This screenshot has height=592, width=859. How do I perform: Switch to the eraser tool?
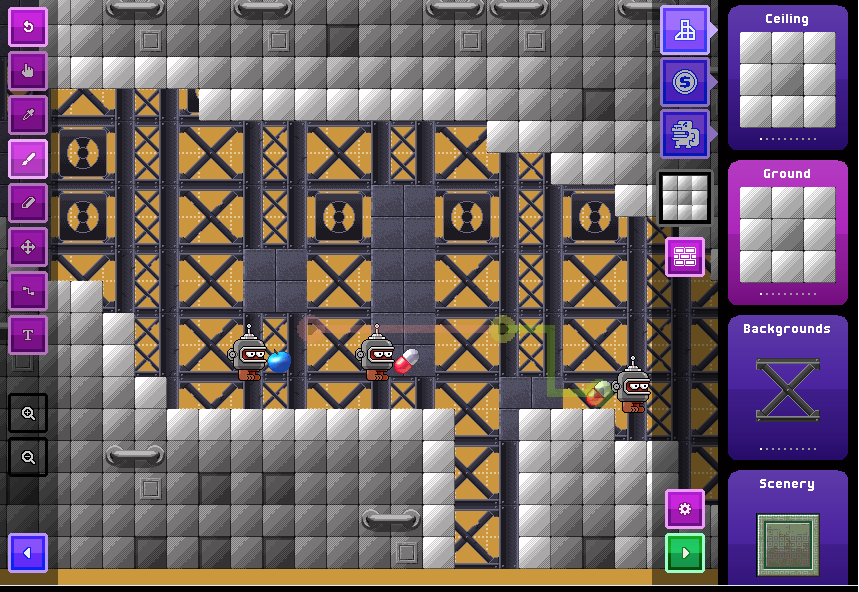[x=28, y=203]
